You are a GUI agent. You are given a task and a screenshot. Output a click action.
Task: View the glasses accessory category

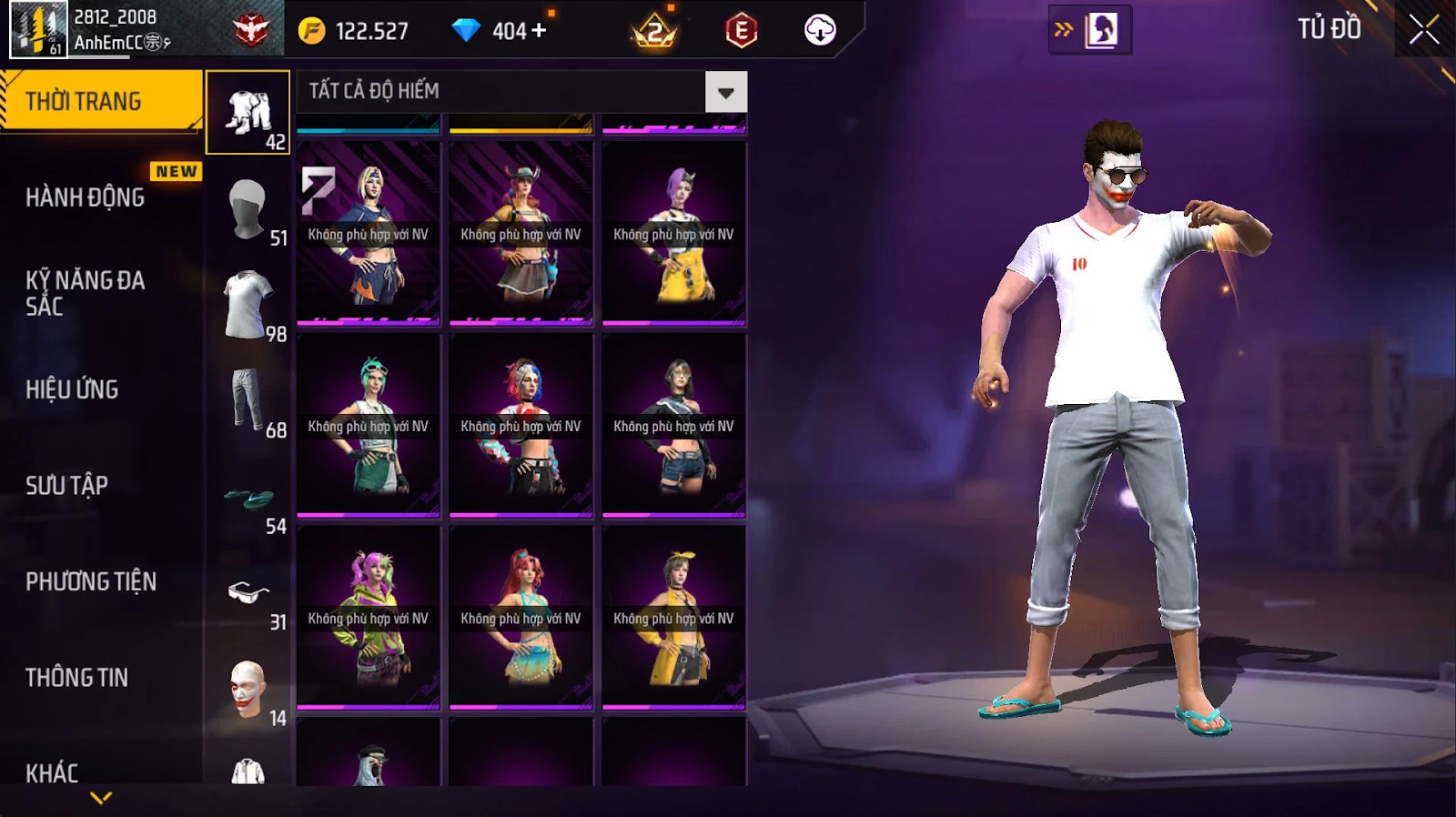click(x=248, y=593)
